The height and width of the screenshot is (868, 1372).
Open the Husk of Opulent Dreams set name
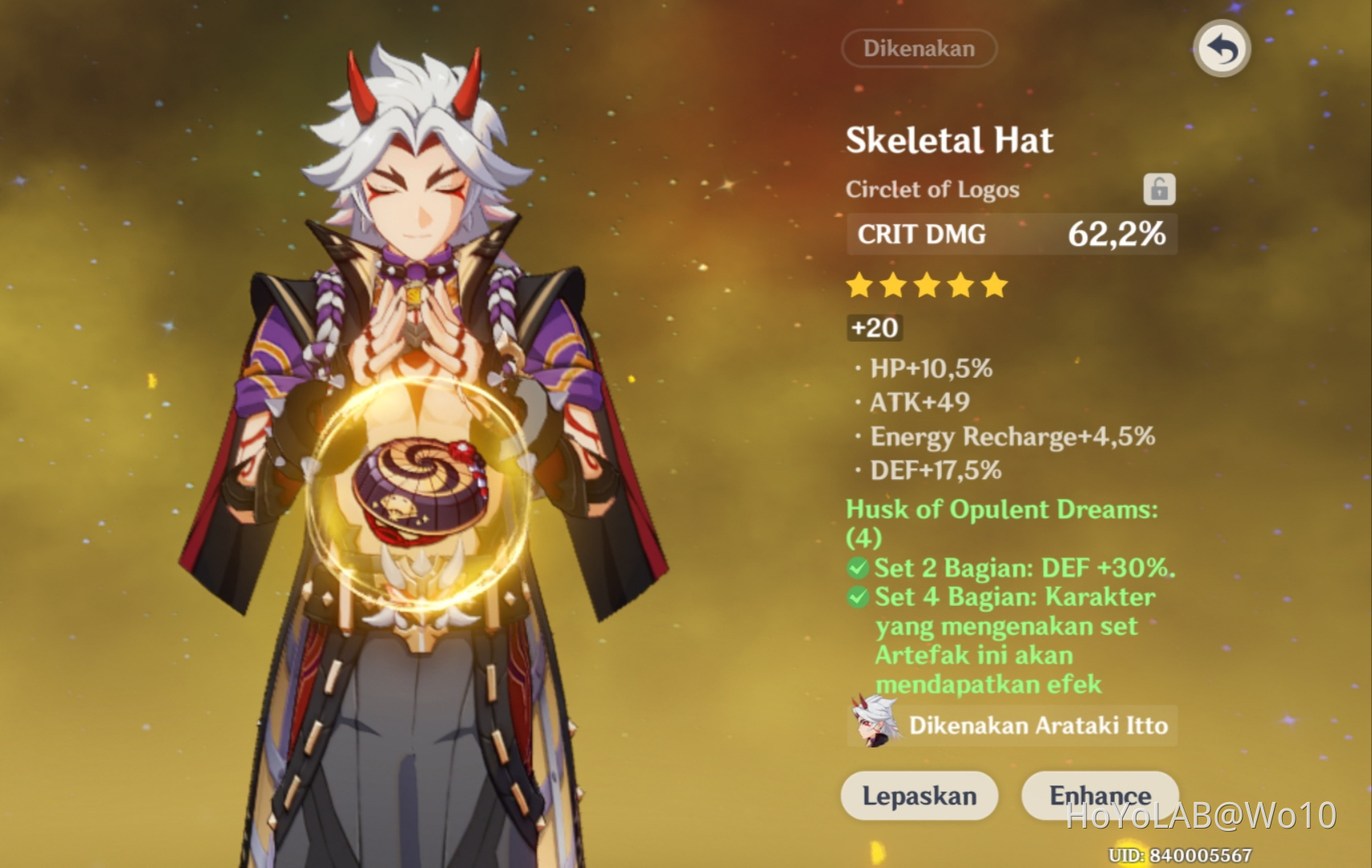[x=1001, y=509]
